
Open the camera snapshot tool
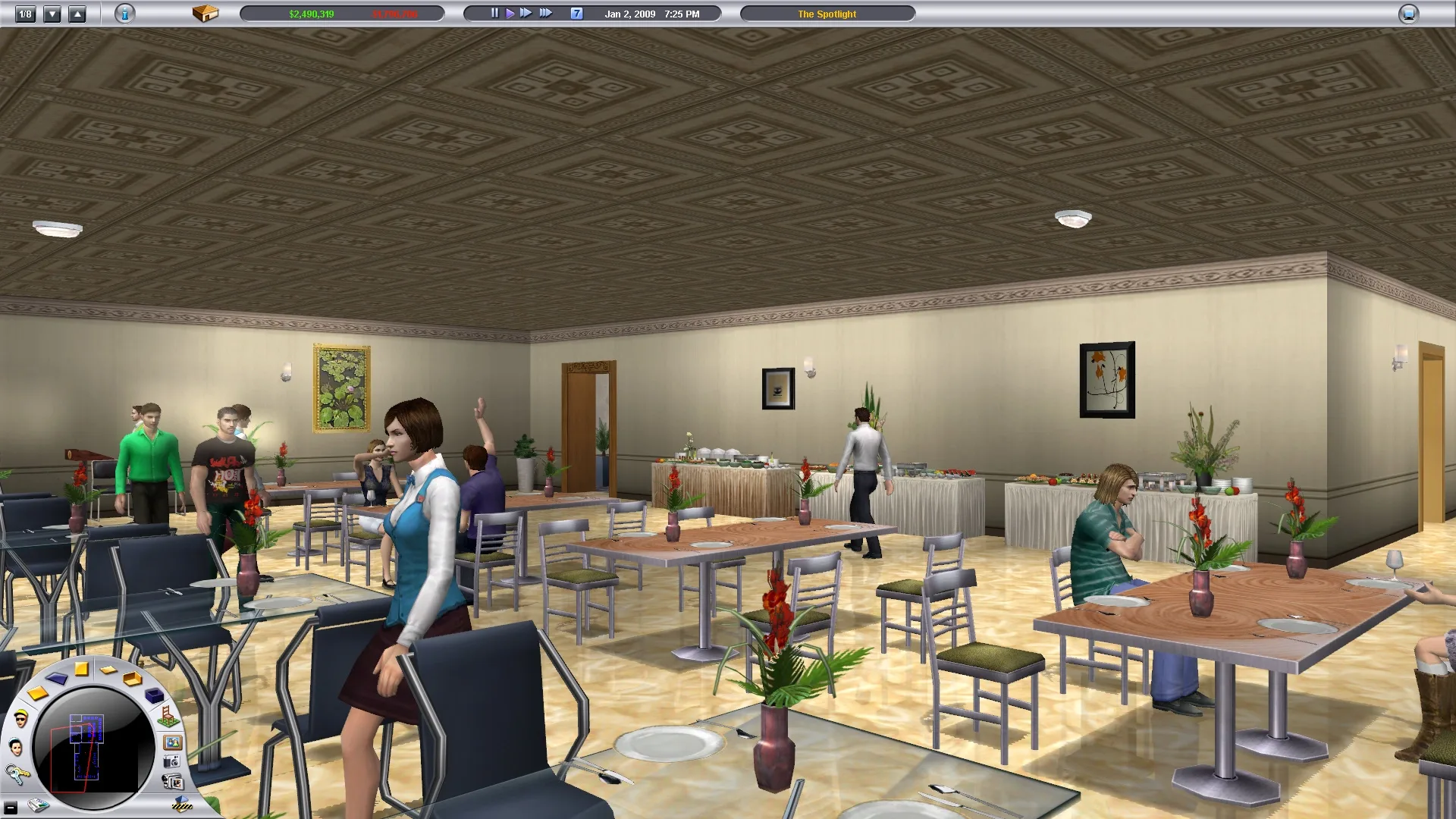coord(172,761)
